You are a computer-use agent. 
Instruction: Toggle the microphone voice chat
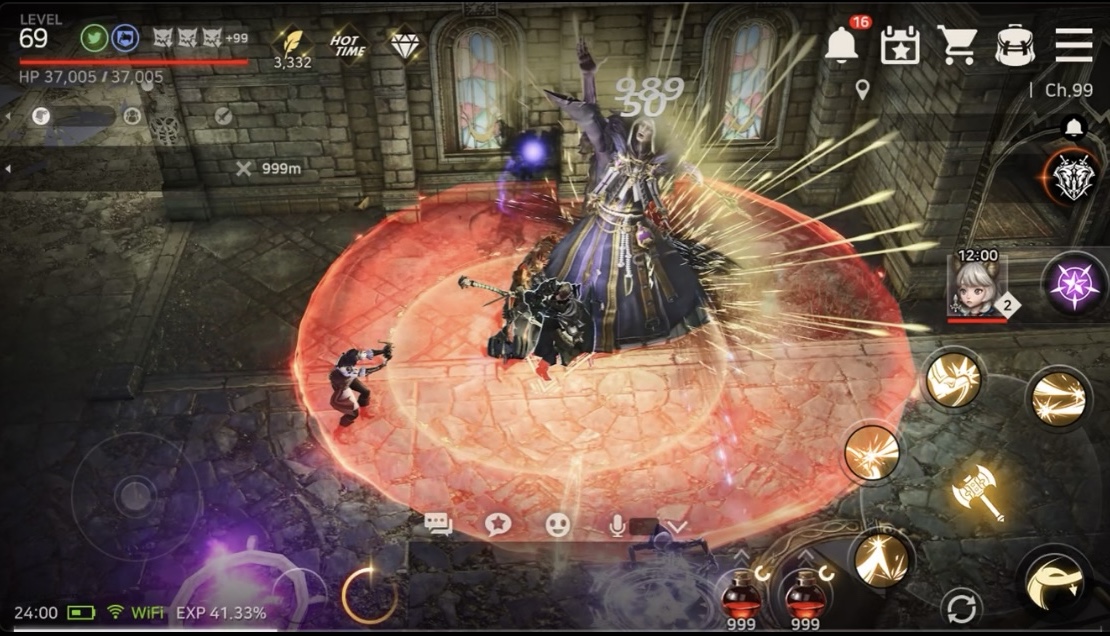click(x=618, y=524)
